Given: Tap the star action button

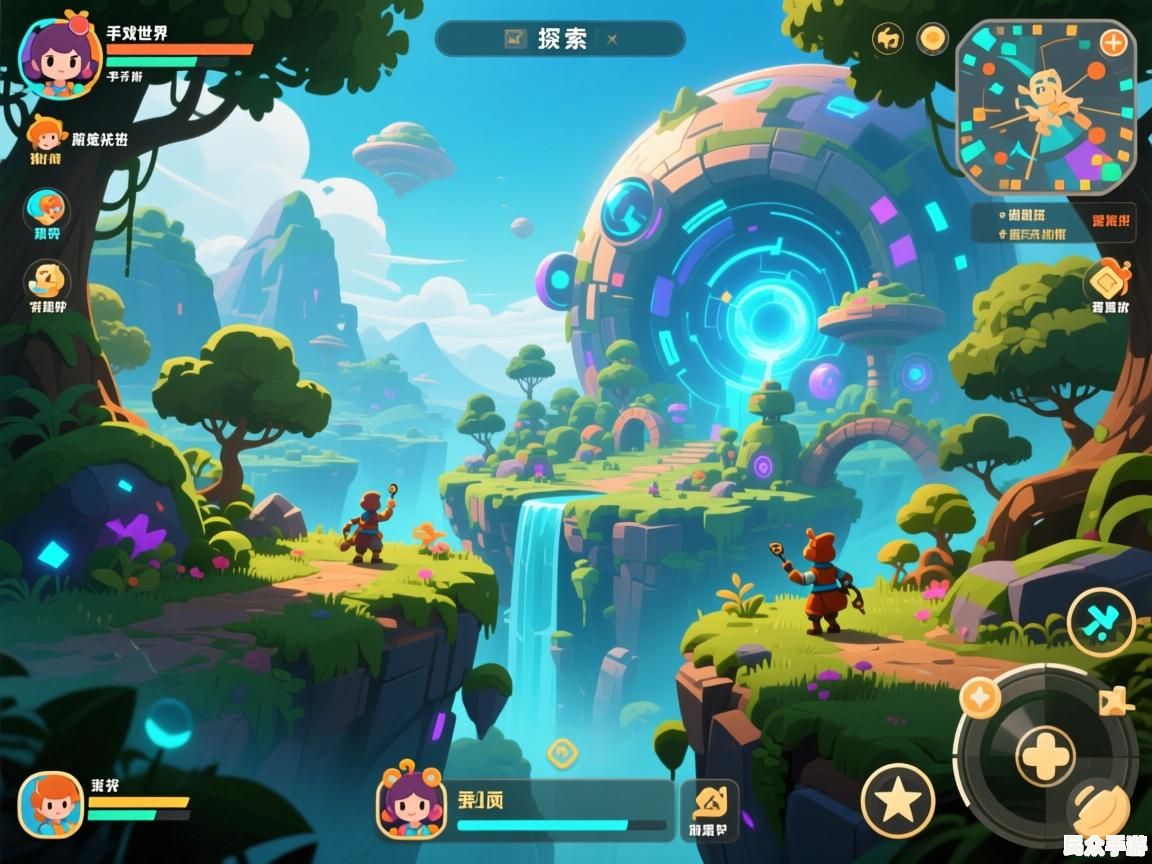Looking at the screenshot, I should click(x=897, y=800).
